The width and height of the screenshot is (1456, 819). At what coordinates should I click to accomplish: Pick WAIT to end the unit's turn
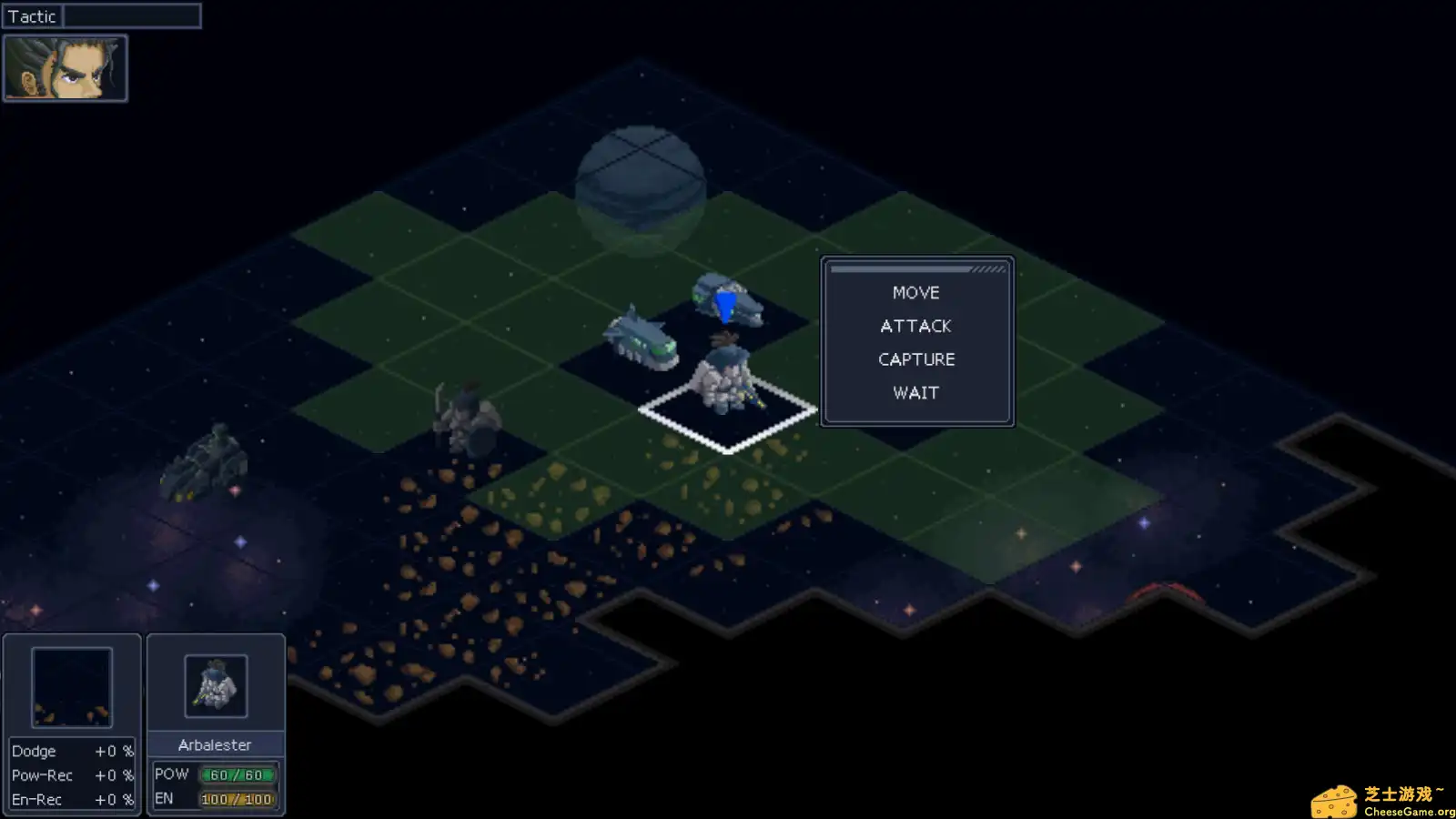tap(915, 392)
